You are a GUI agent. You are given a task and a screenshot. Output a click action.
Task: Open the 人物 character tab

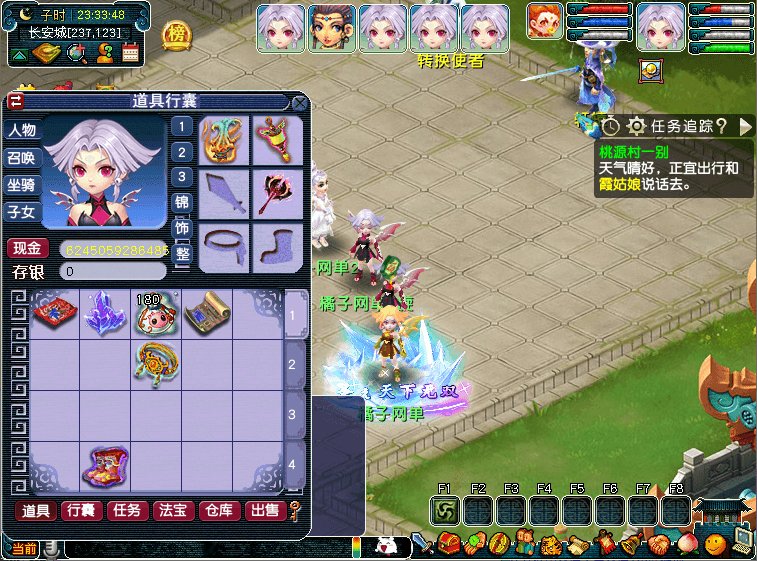tap(21, 131)
